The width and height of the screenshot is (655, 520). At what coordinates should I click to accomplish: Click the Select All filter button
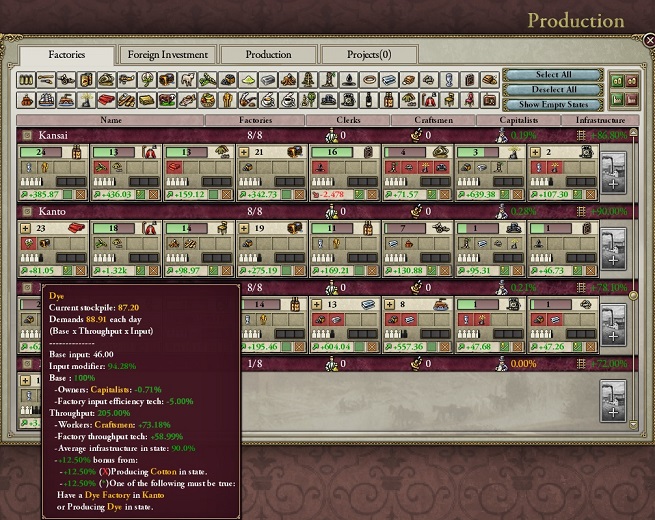click(x=553, y=75)
